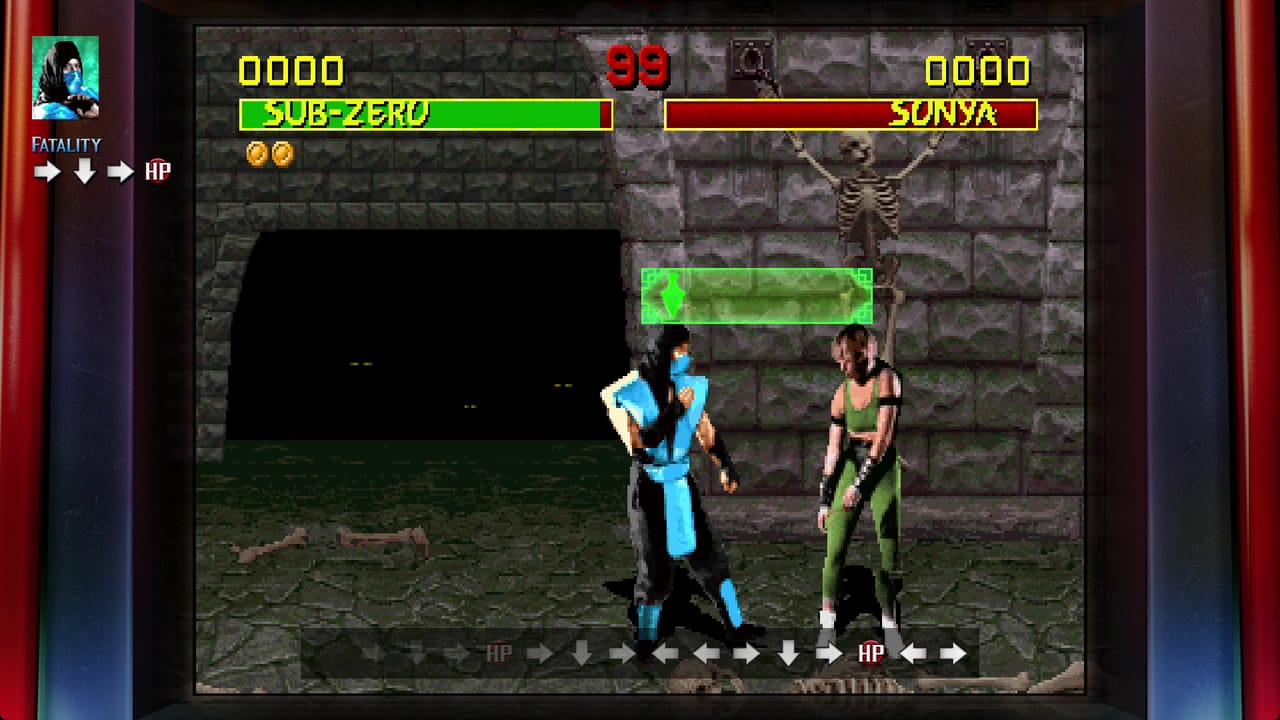
Task: Click the green down-arrow prompt above Sub-Zero
Action: (671, 295)
